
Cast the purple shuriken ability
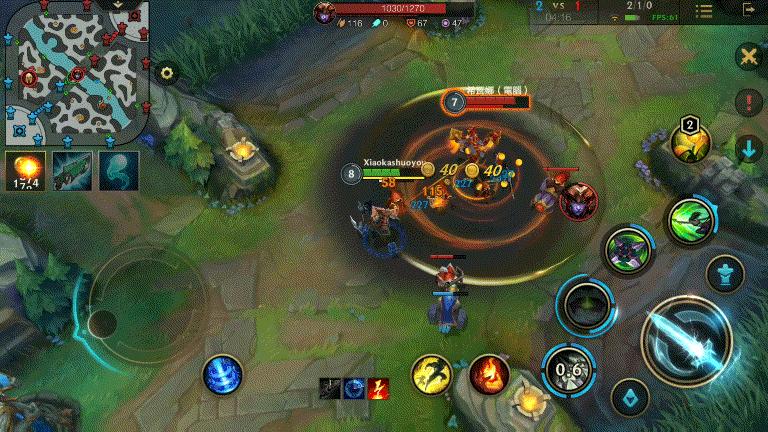(628, 249)
